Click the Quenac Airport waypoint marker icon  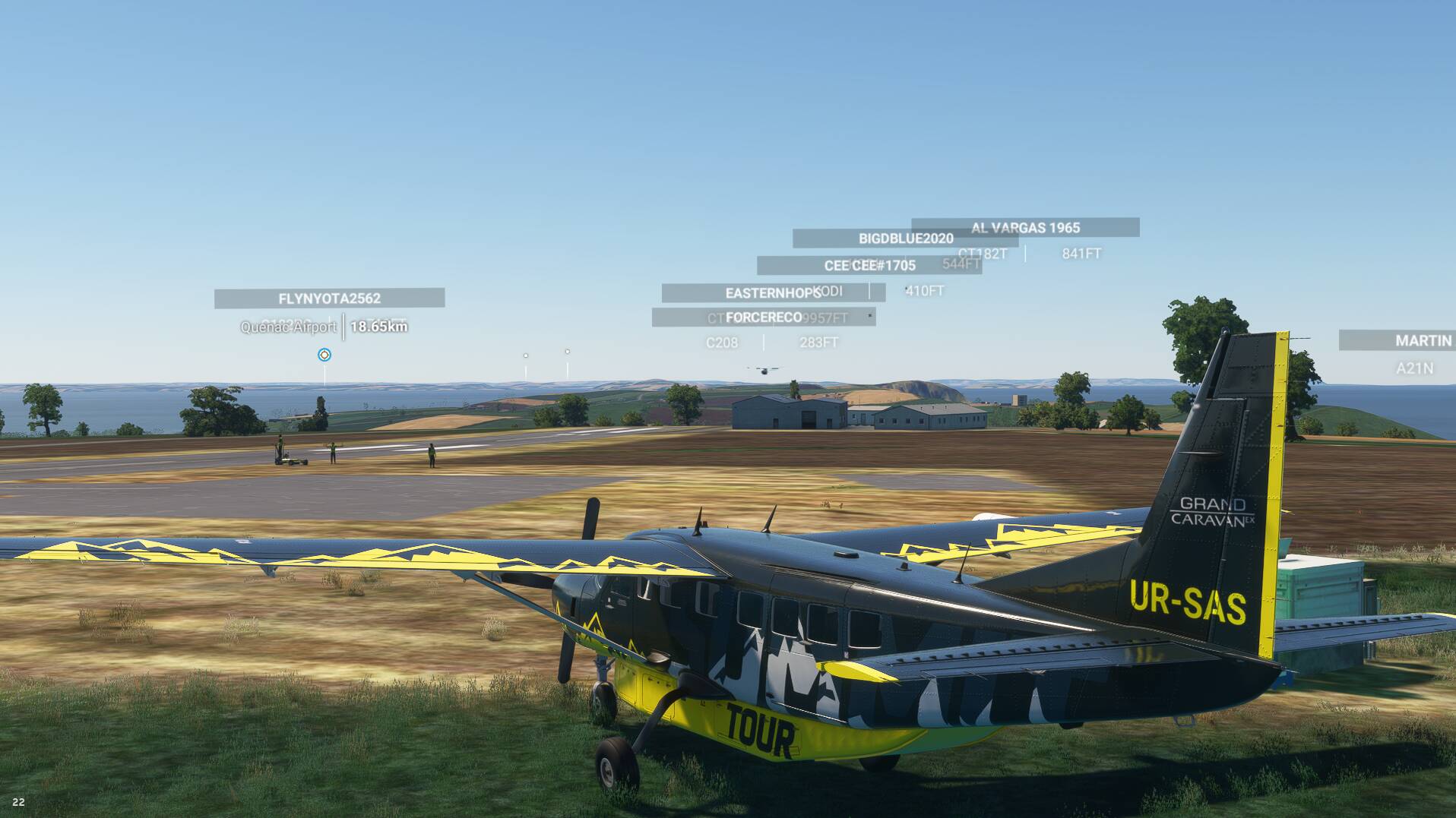[324, 355]
